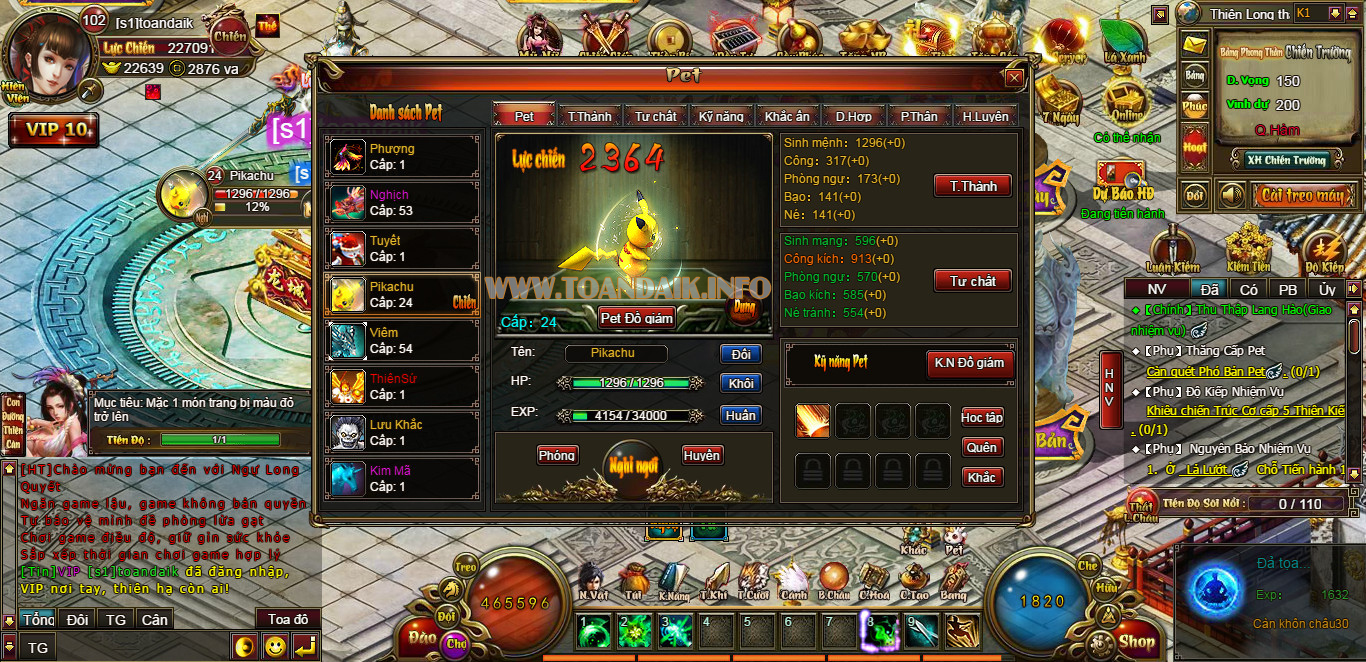This screenshot has height=662, width=1366.
Task: Open the Shop button
Action: [x=1136, y=641]
